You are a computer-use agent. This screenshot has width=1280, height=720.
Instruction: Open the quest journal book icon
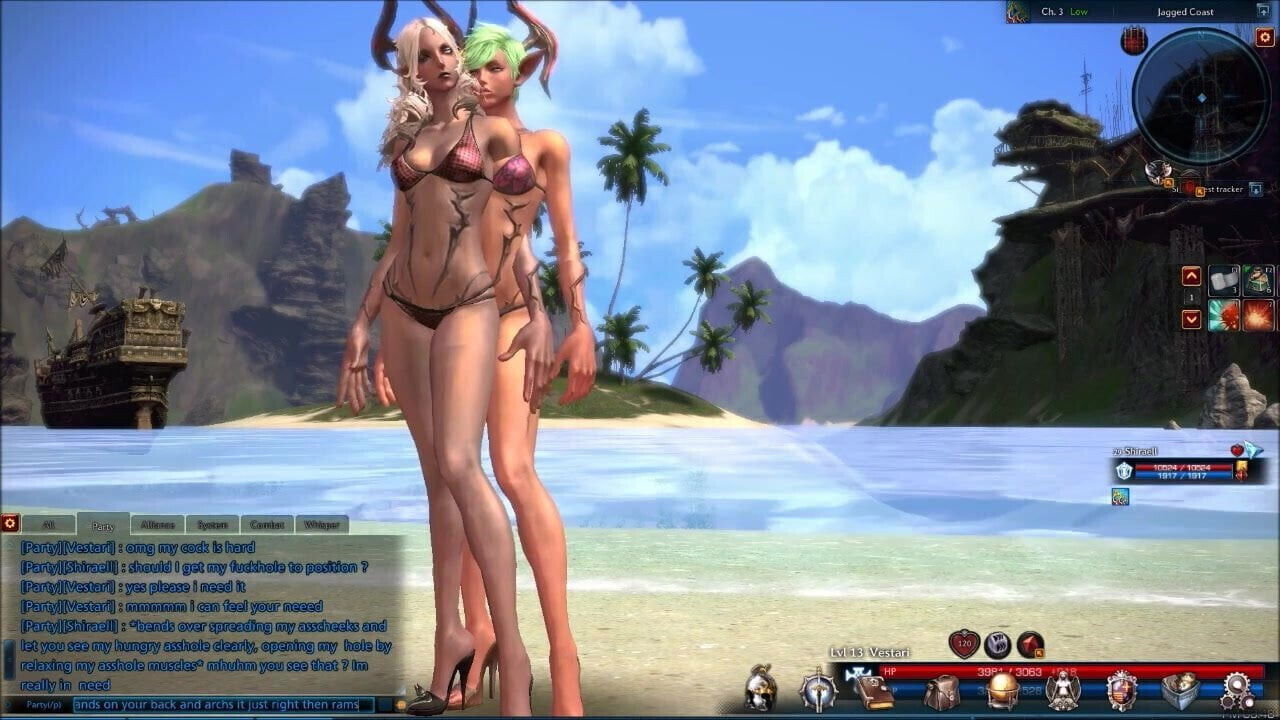tap(875, 692)
